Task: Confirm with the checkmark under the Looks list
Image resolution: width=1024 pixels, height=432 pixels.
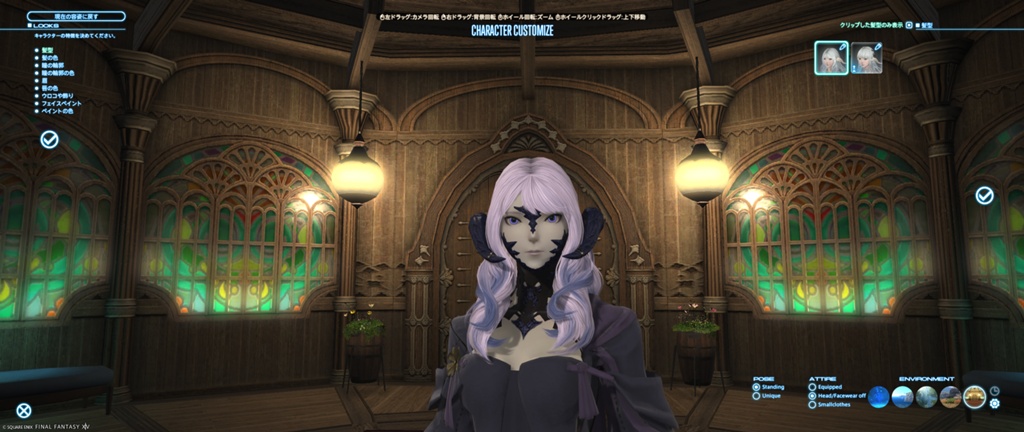Action: click(x=49, y=139)
